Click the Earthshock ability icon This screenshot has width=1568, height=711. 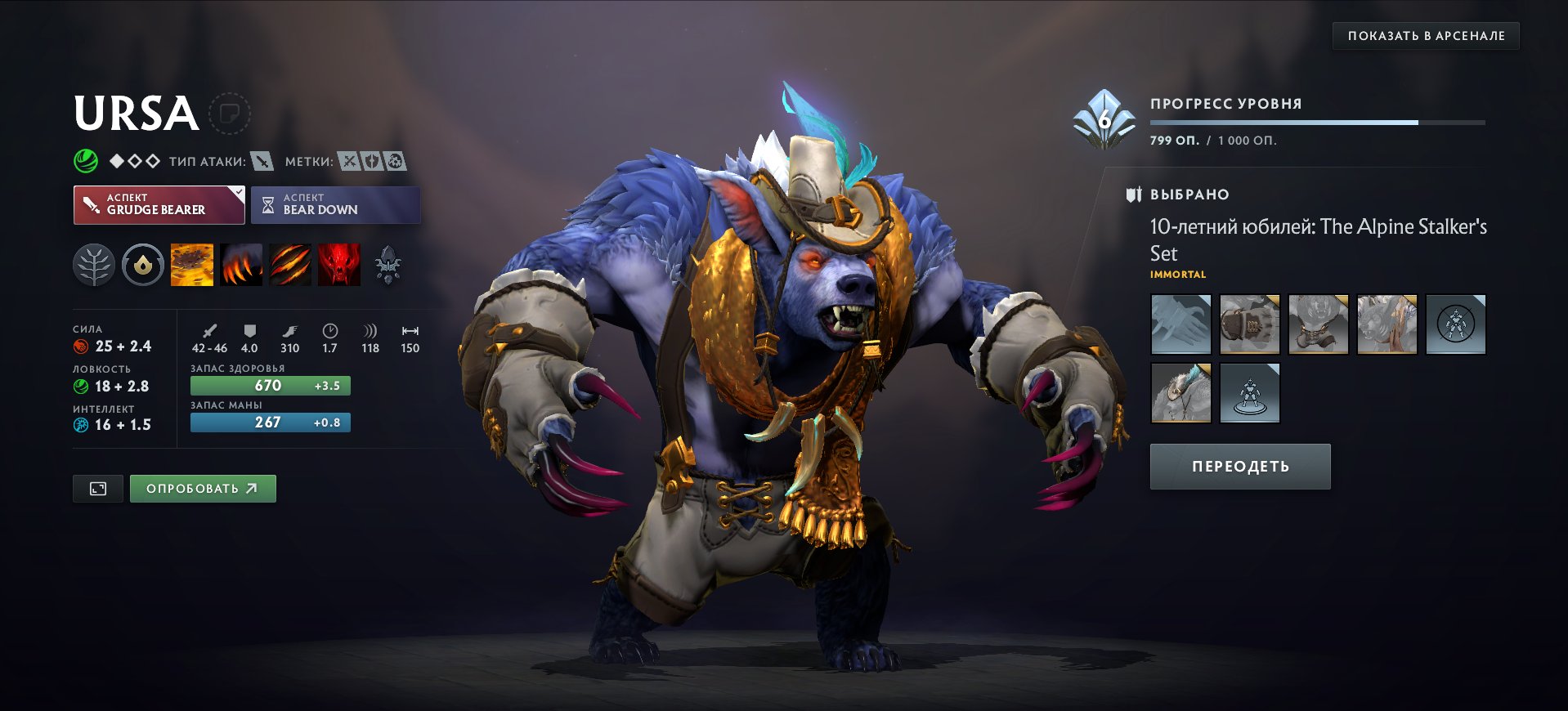click(191, 263)
